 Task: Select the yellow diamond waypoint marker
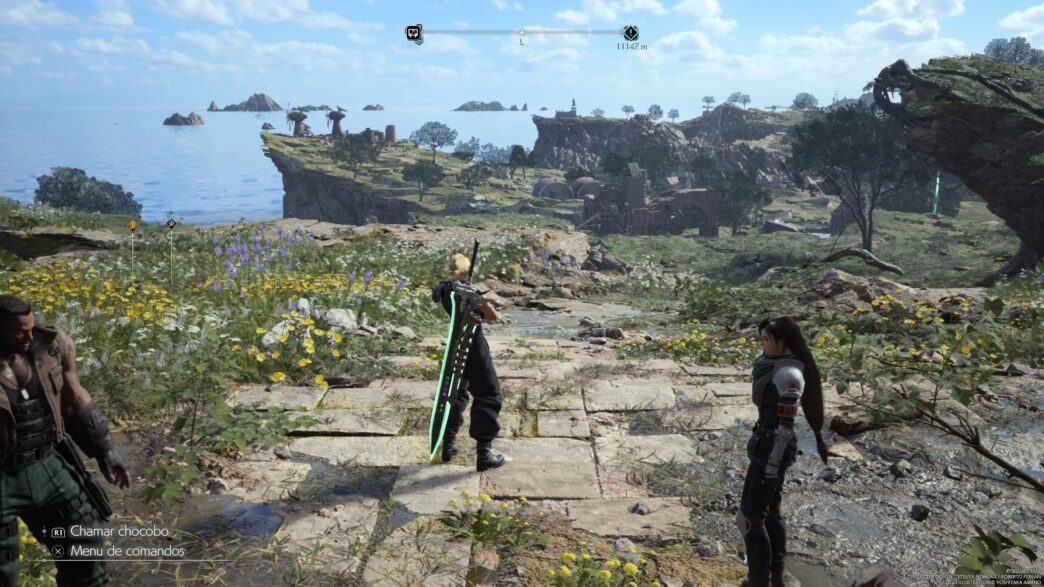[x=132, y=226]
